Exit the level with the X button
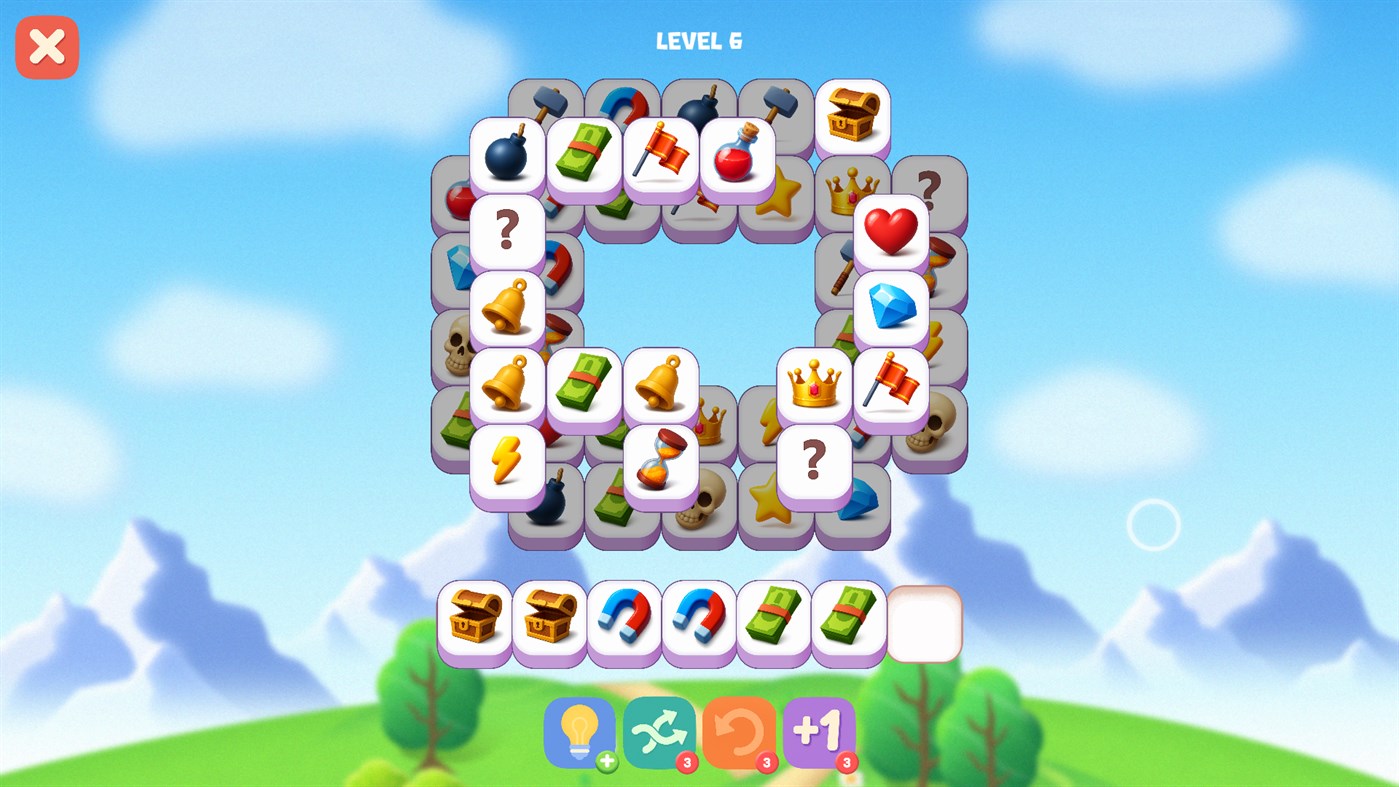 46,46
